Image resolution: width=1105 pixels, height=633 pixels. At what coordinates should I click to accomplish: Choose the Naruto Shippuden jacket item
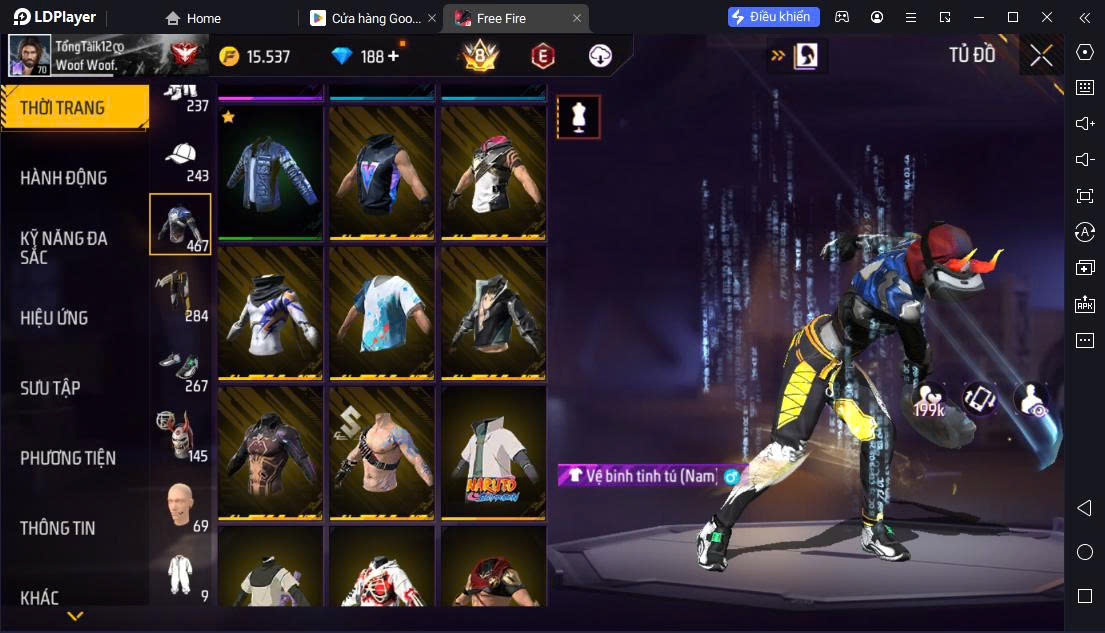(x=493, y=454)
